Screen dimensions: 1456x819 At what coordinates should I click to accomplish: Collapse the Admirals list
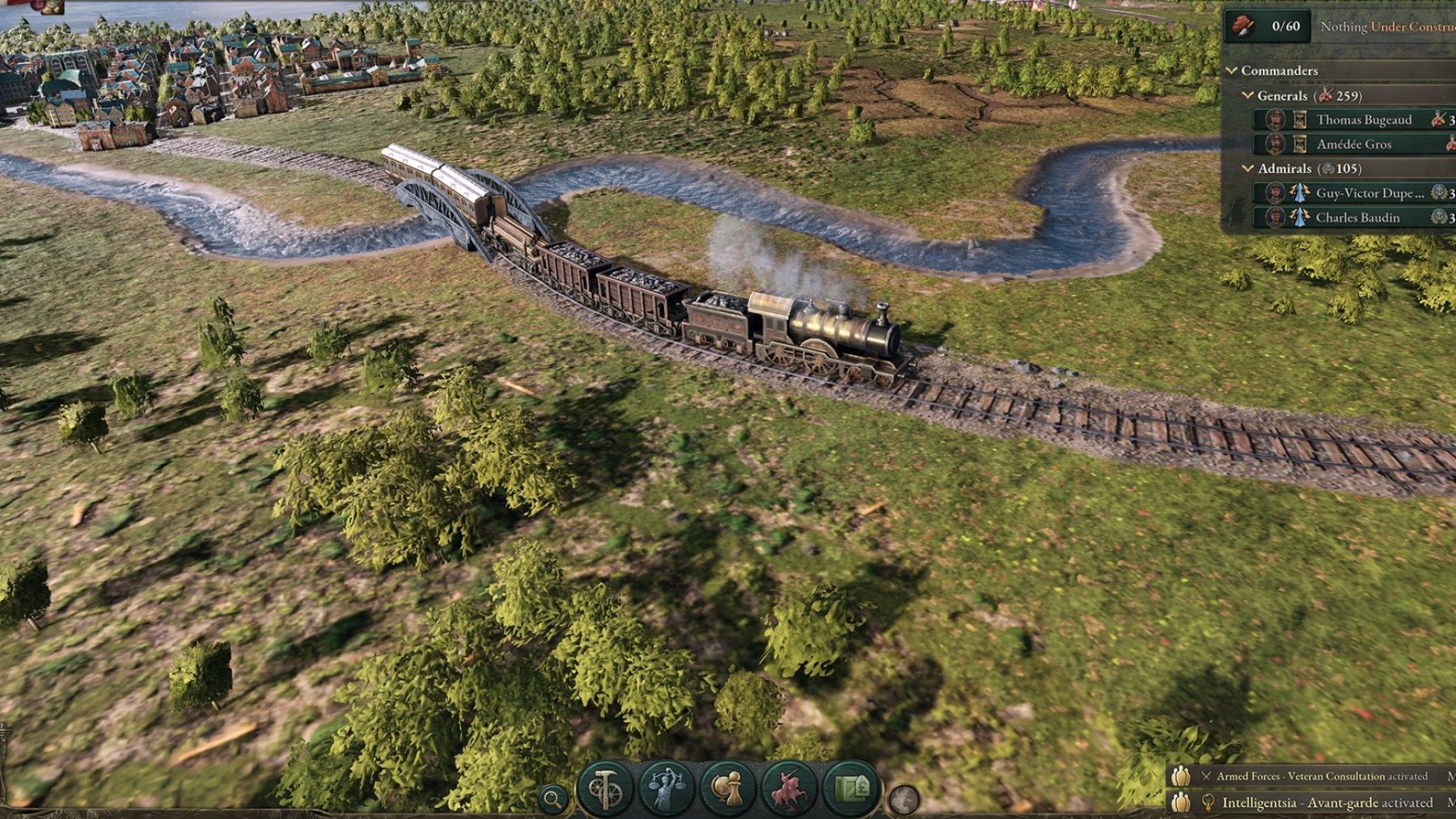1248,168
